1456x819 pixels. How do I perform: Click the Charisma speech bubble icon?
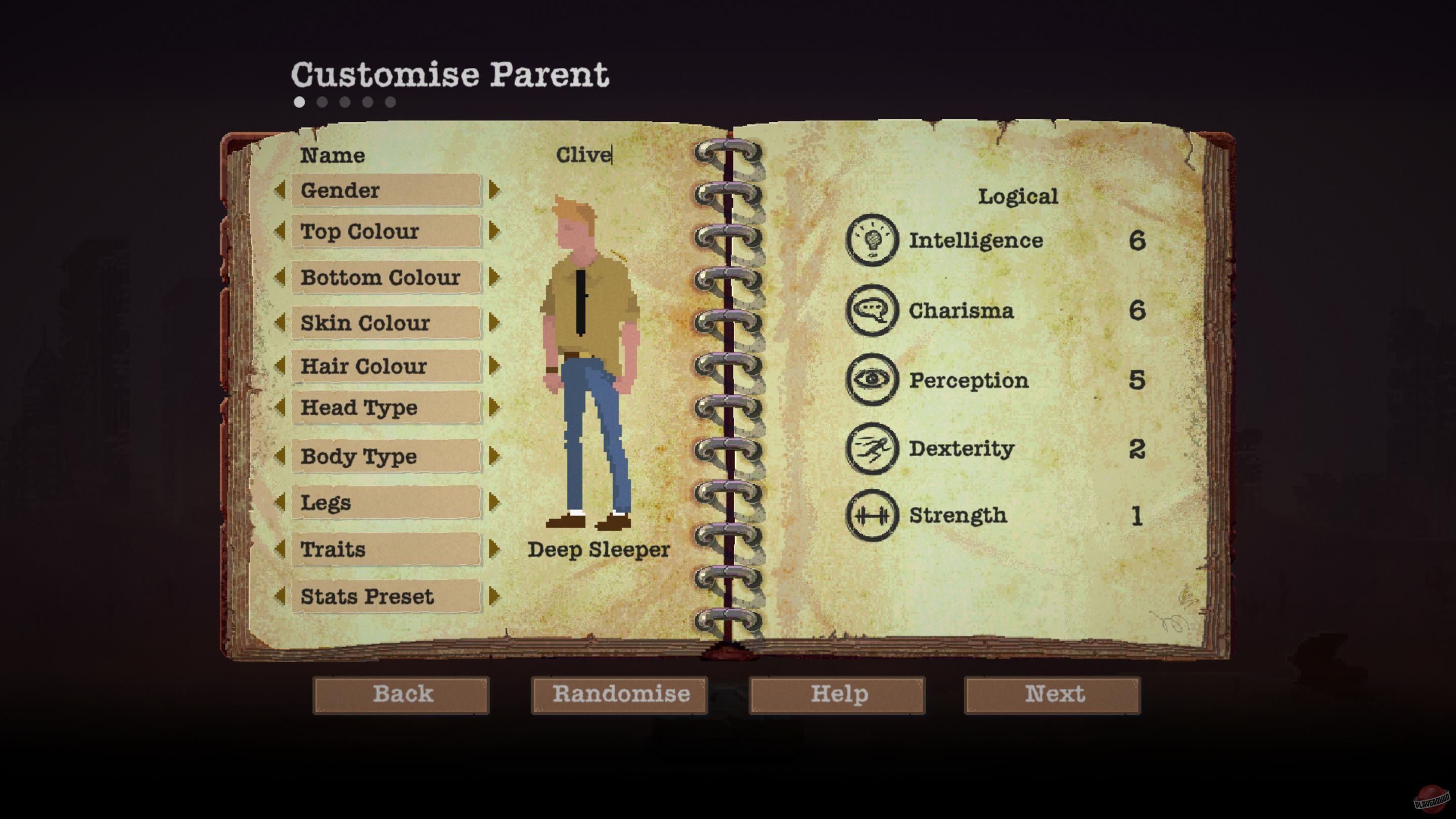(x=873, y=311)
